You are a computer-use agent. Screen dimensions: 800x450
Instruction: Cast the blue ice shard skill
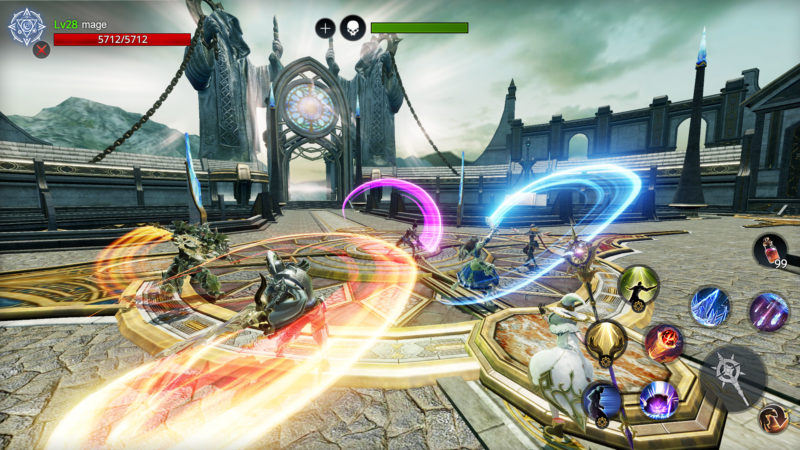(x=710, y=306)
